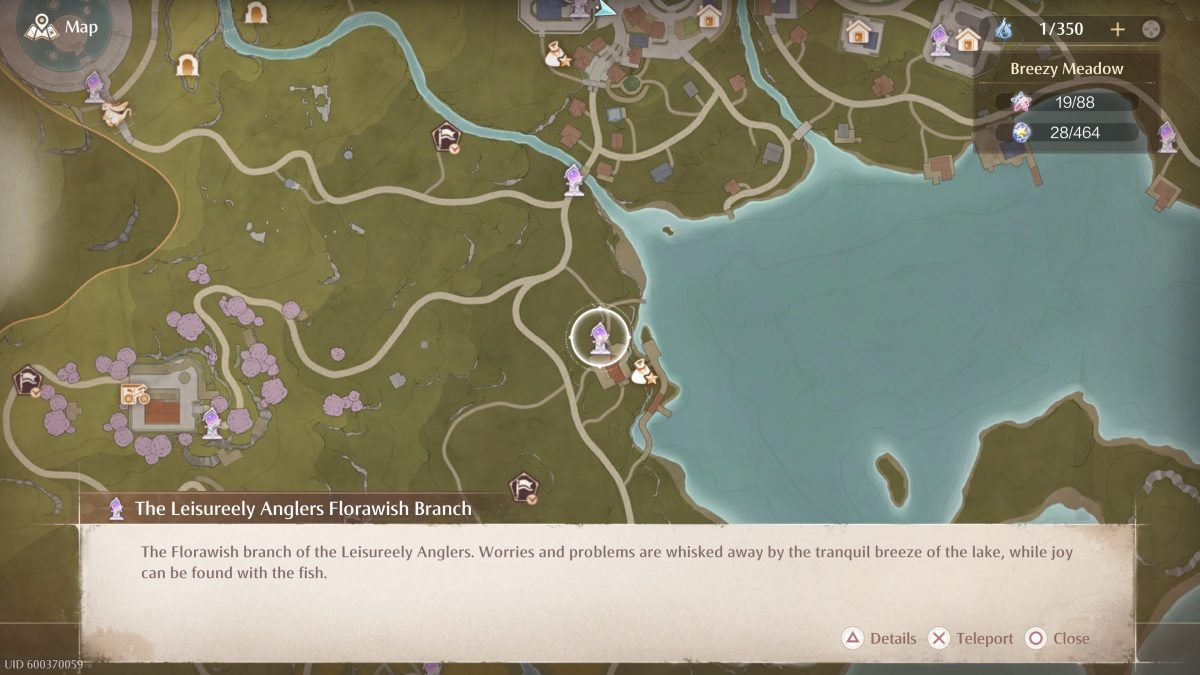This screenshot has height=675, width=1200.
Task: Open the shop cart marker near the courtyard
Action: tap(134, 394)
